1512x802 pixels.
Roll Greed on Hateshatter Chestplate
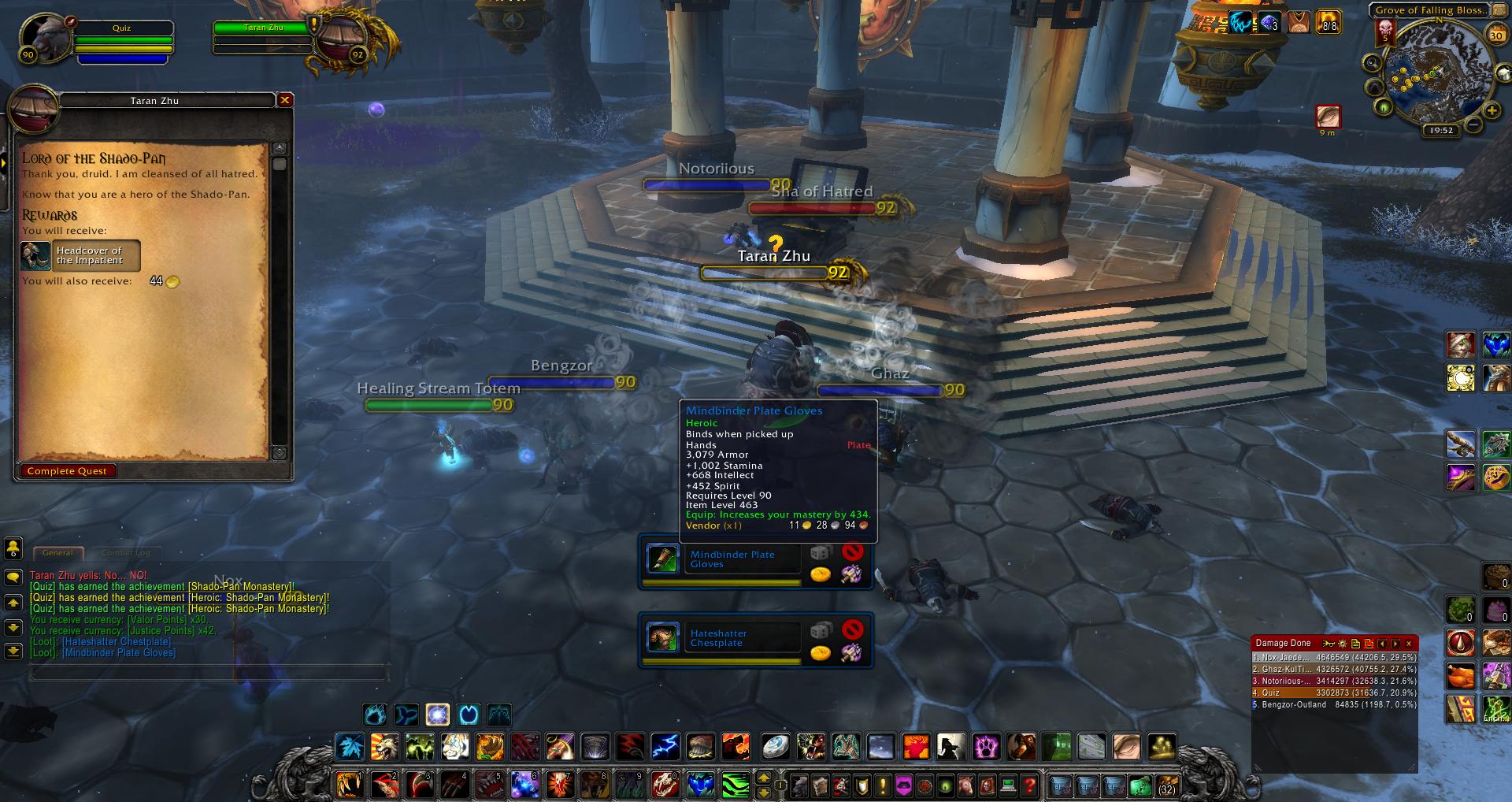coord(821,653)
